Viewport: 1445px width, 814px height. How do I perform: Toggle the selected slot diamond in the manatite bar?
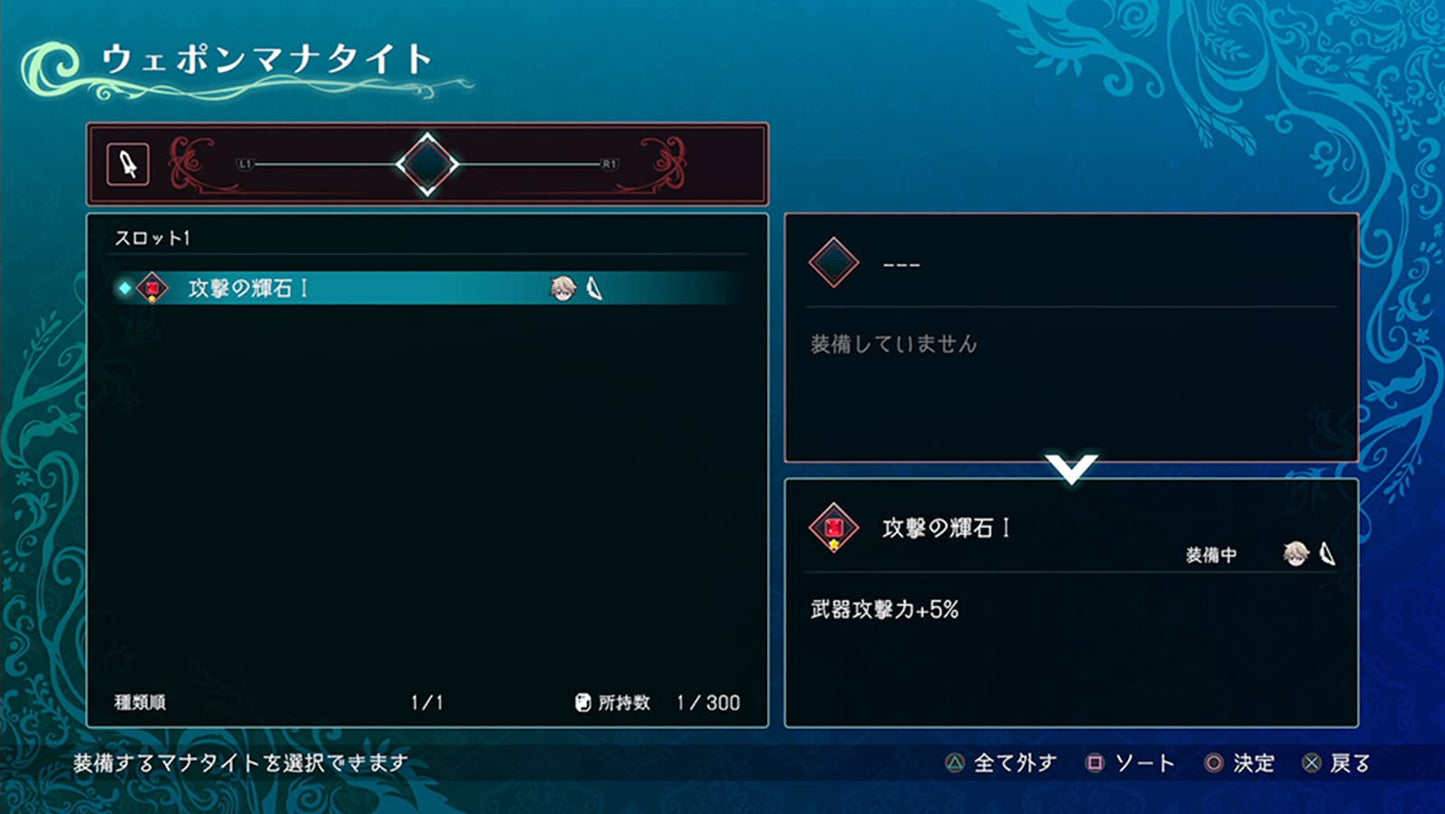428,162
